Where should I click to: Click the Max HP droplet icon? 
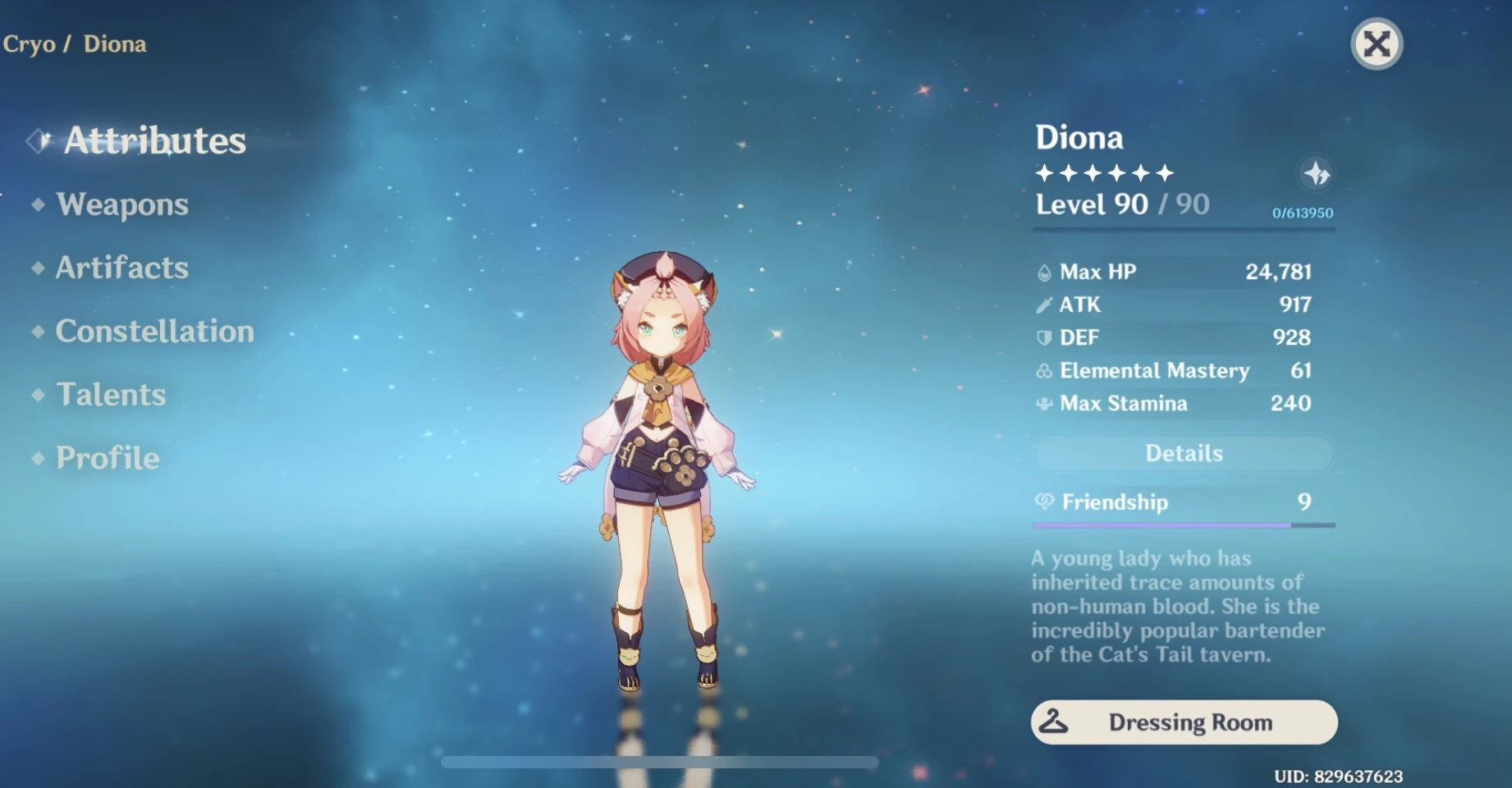point(1042,272)
